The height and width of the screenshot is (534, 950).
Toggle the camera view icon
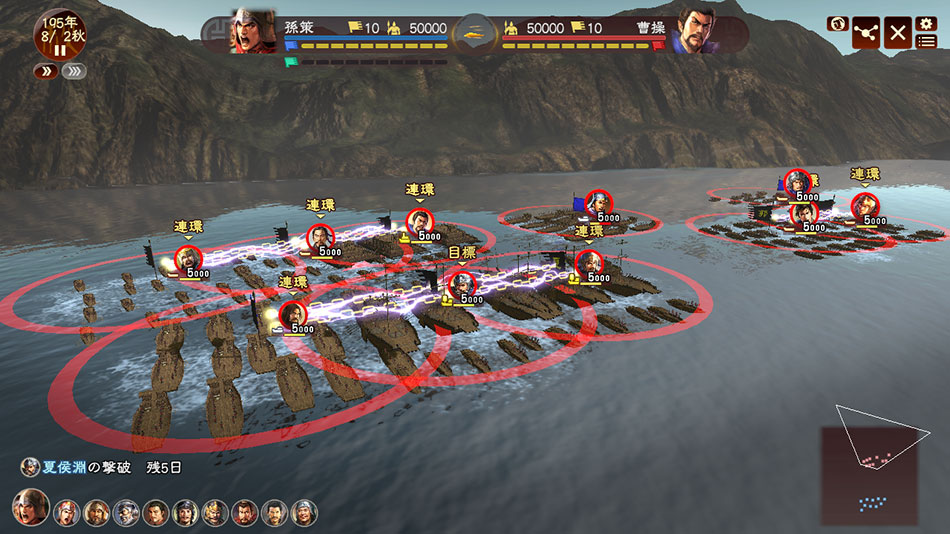tap(836, 24)
